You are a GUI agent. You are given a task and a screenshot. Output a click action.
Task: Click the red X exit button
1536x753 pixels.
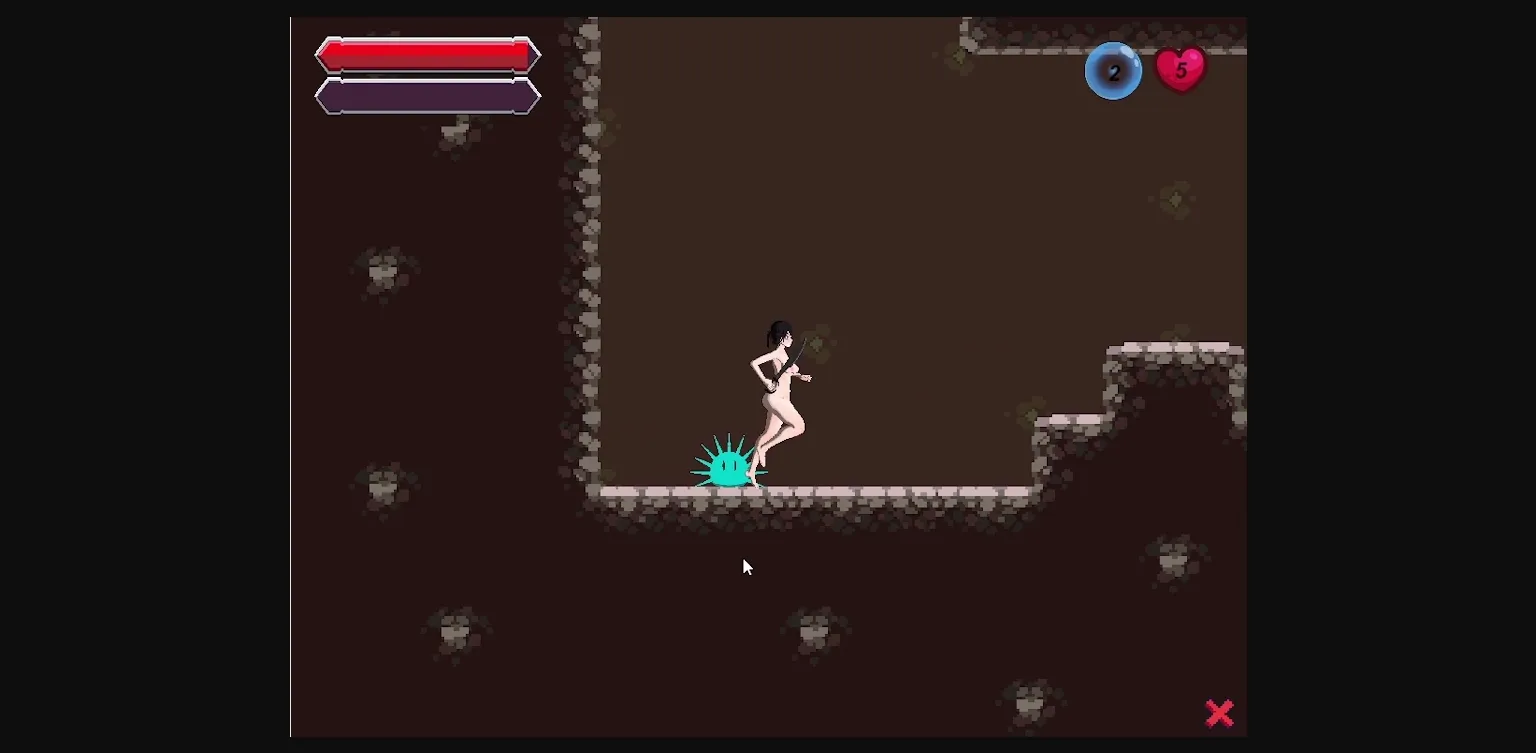pos(1219,712)
